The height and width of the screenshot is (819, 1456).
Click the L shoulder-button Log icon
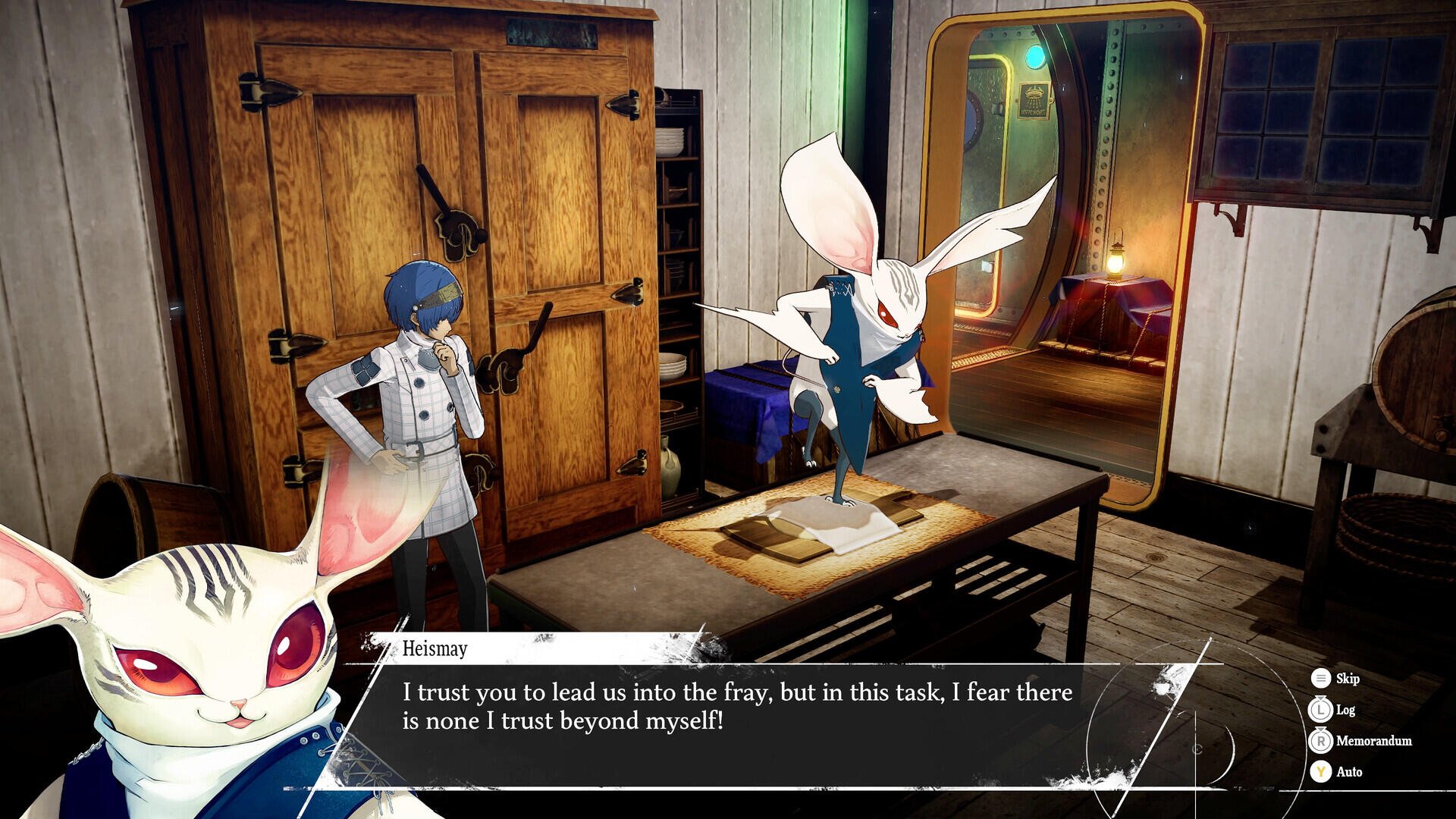[x=1321, y=711]
